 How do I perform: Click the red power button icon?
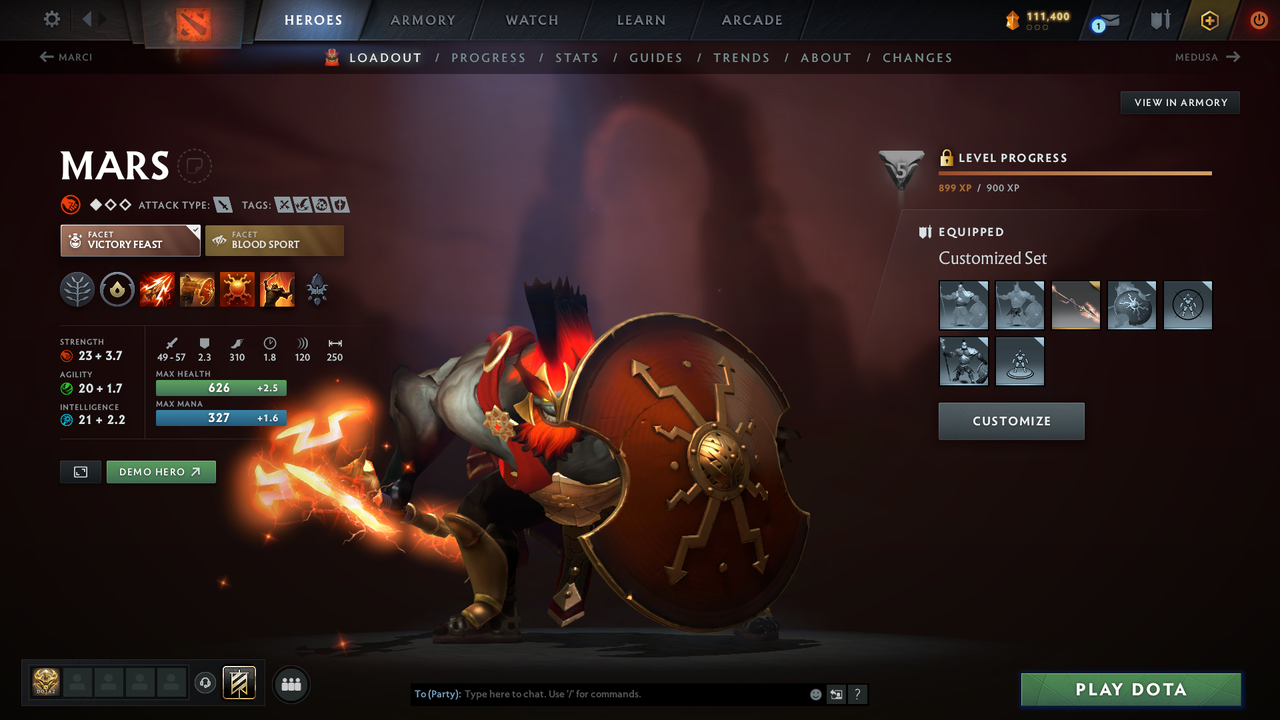tap(1258, 20)
